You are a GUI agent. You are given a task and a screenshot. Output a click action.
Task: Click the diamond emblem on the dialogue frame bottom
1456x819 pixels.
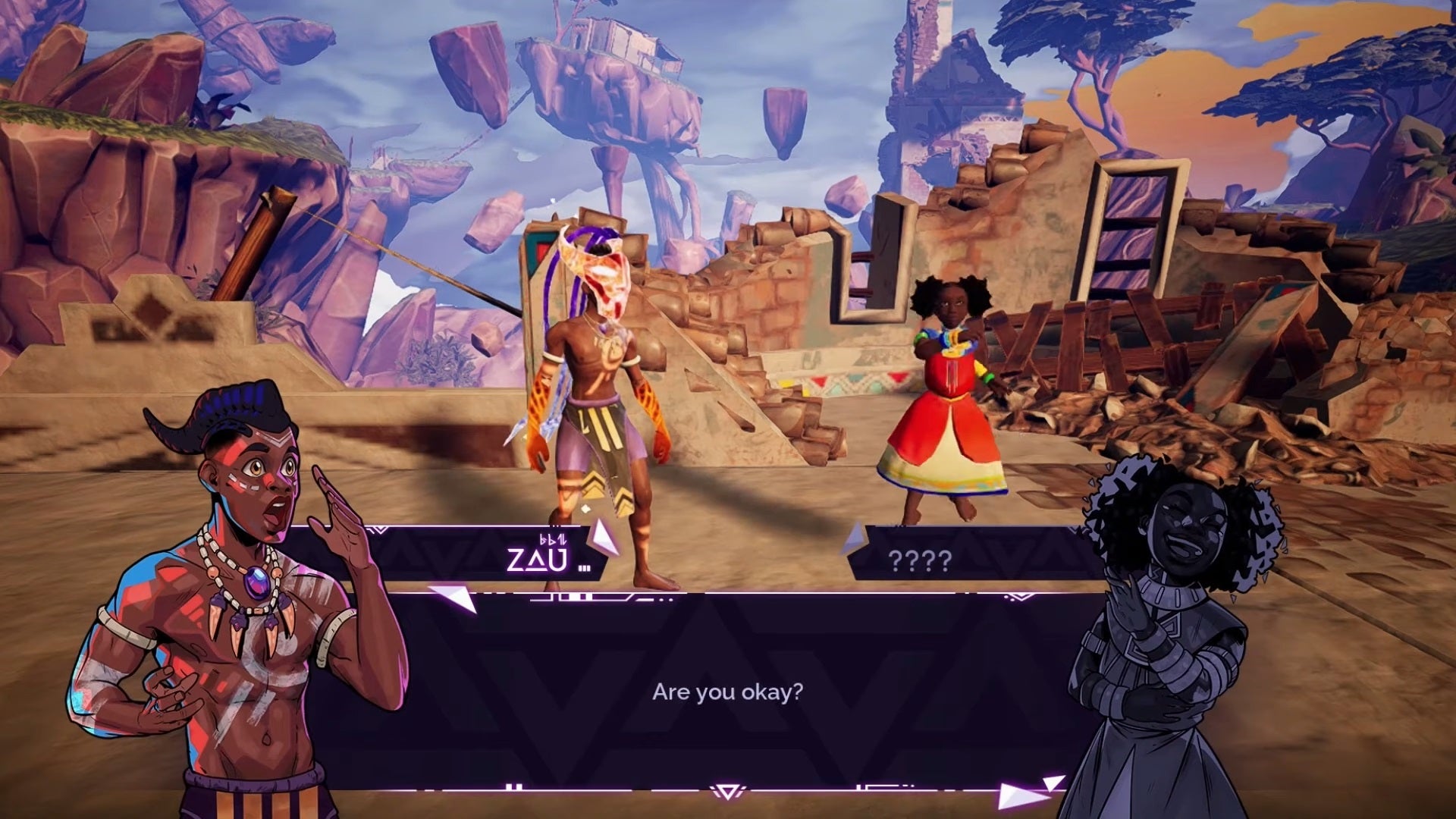pyautogui.click(x=728, y=792)
